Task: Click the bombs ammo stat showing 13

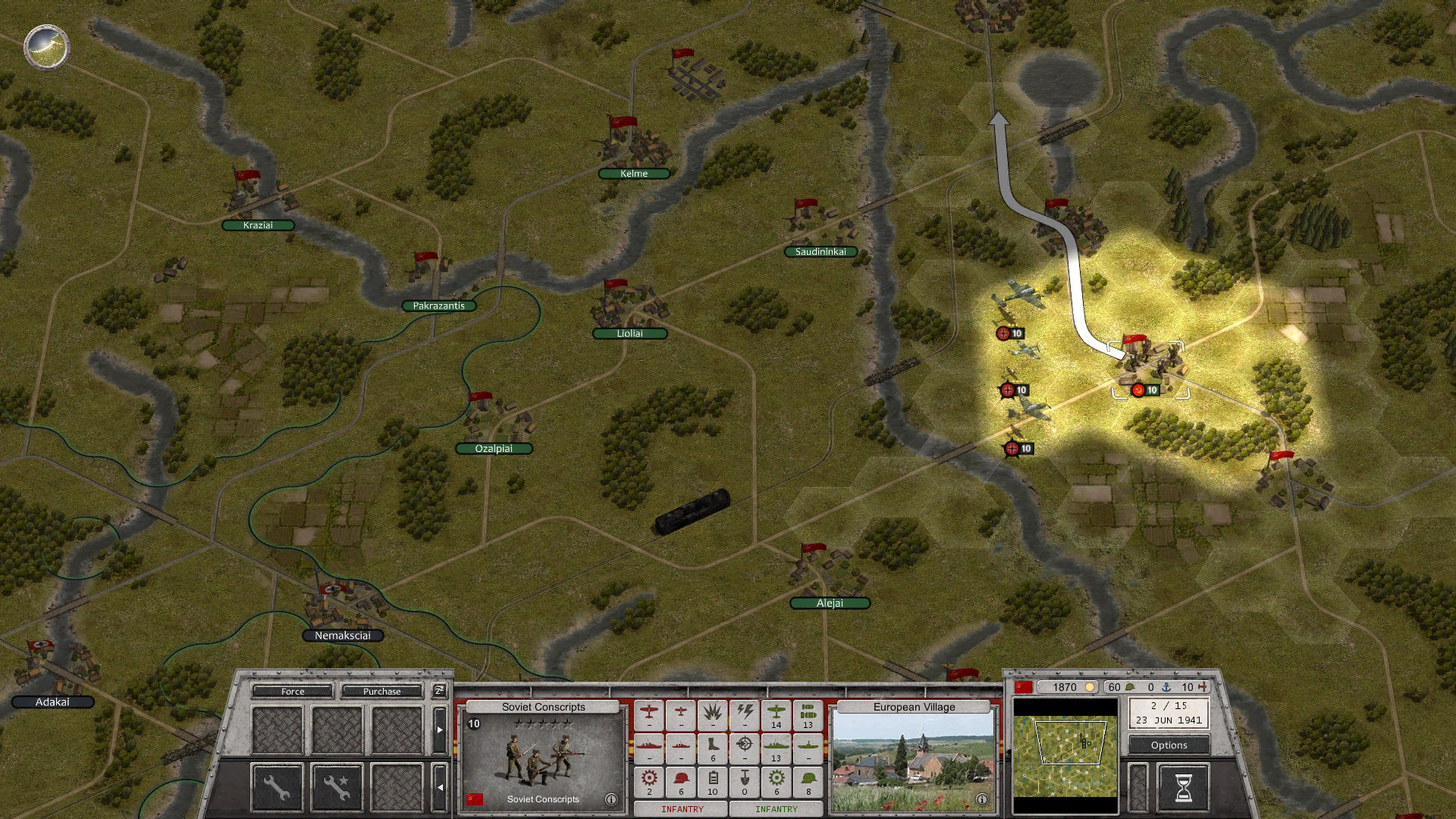Action: [807, 714]
